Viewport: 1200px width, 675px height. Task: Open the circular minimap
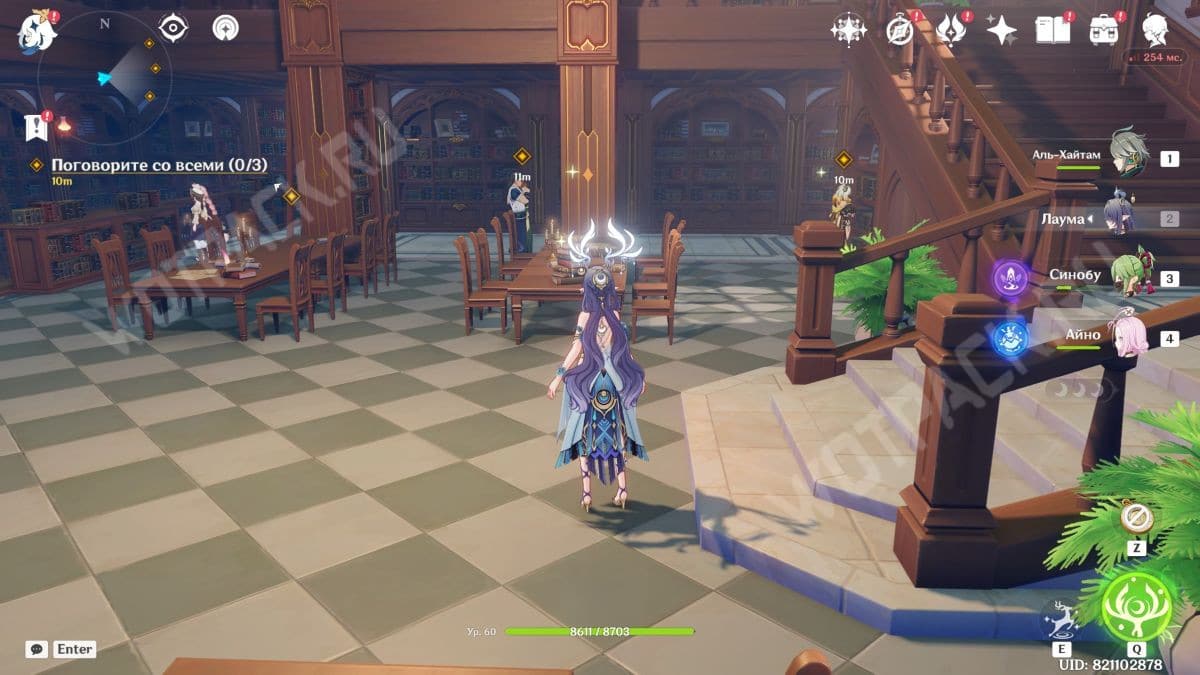click(104, 77)
